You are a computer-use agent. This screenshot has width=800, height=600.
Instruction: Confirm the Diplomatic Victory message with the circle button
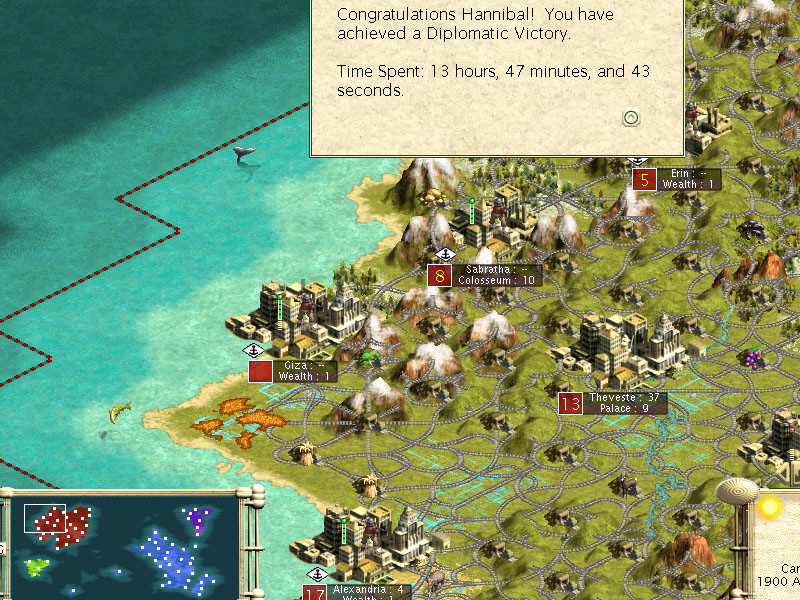[x=631, y=118]
